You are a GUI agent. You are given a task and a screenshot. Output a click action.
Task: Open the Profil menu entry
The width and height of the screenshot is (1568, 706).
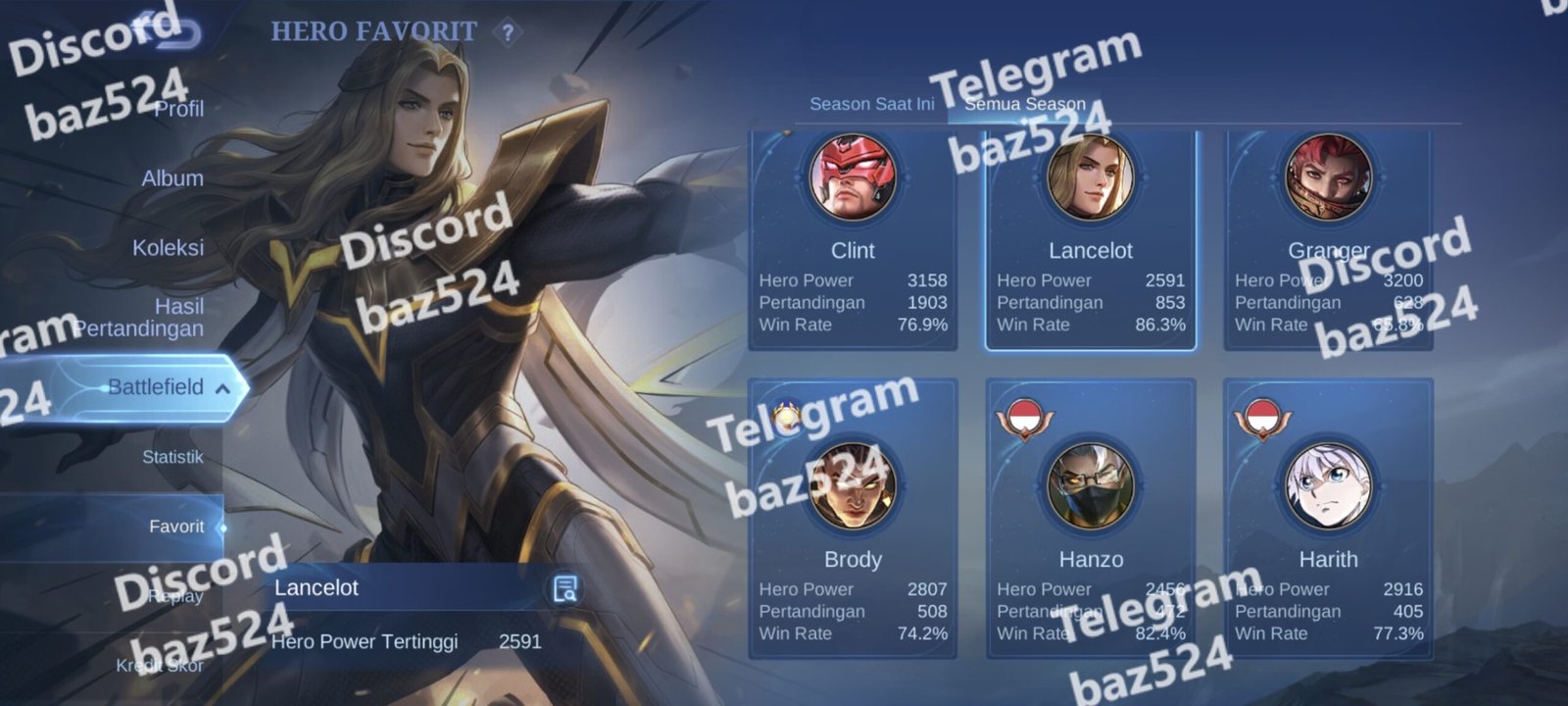(178, 109)
